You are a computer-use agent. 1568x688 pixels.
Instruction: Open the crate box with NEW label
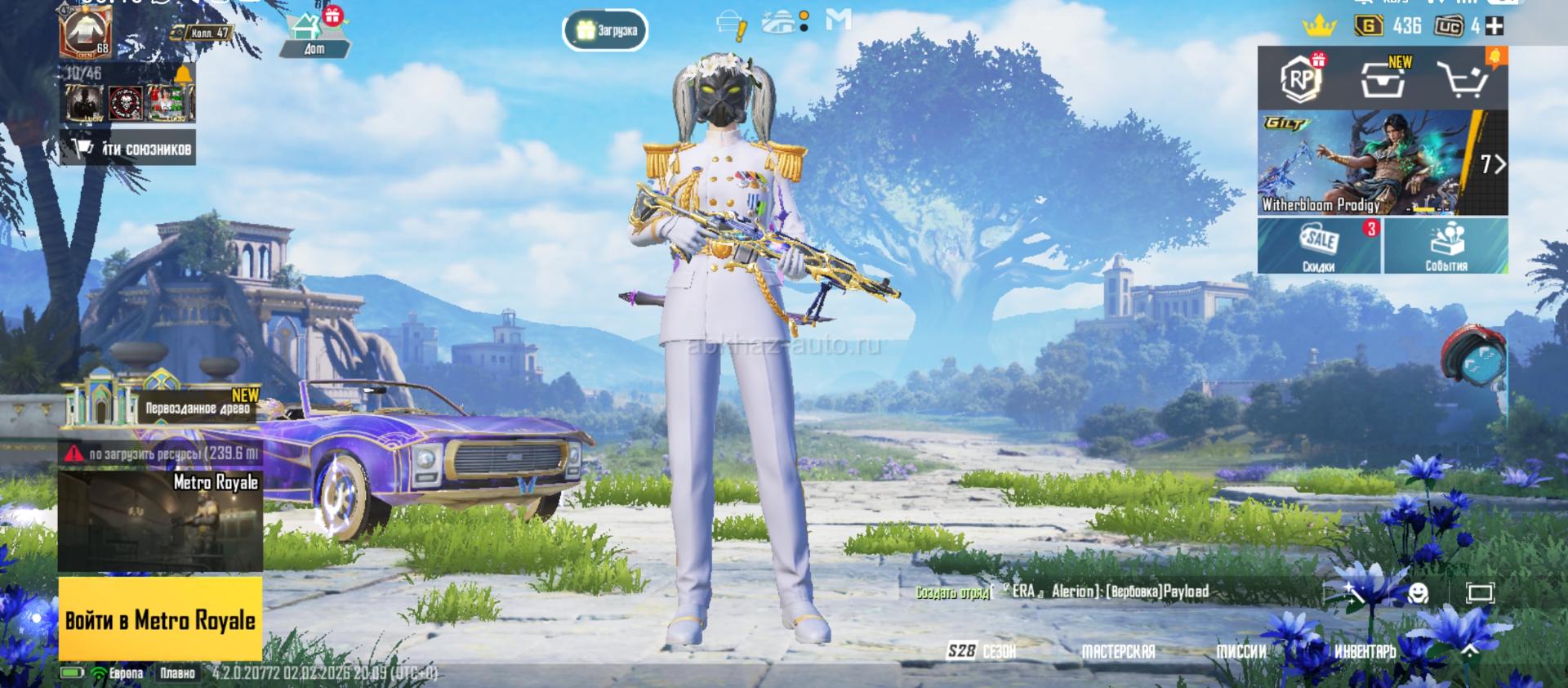1383,79
